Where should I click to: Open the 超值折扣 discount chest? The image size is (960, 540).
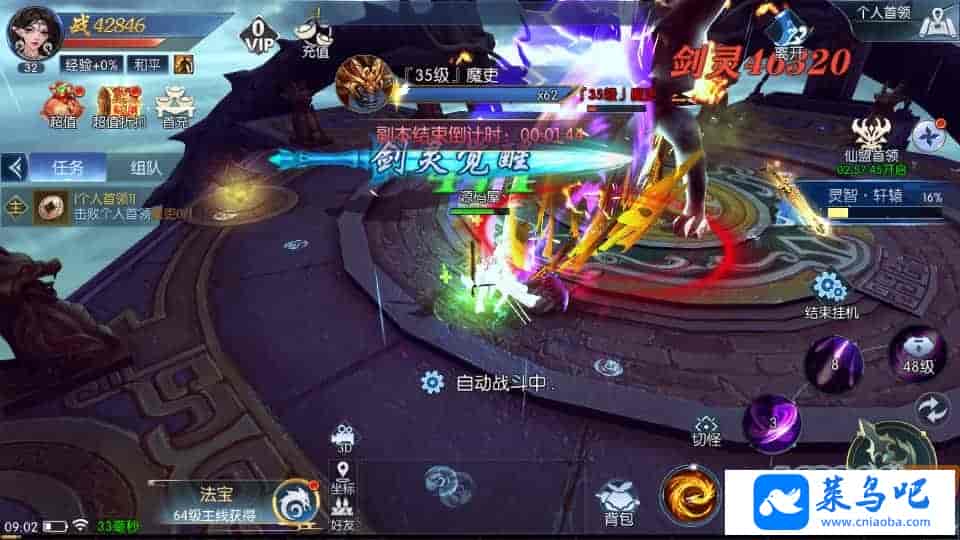(x=119, y=105)
